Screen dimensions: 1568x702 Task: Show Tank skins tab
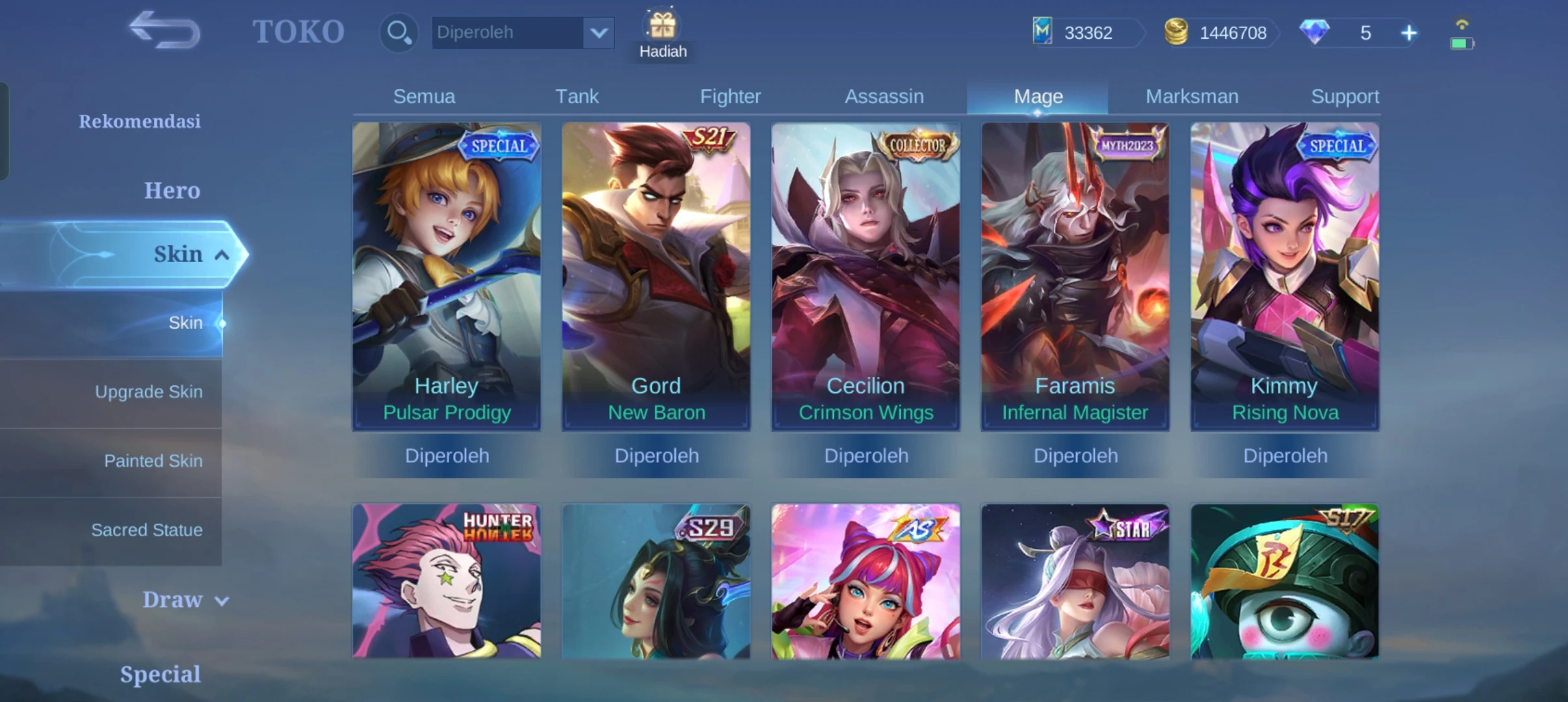pyautogui.click(x=577, y=96)
